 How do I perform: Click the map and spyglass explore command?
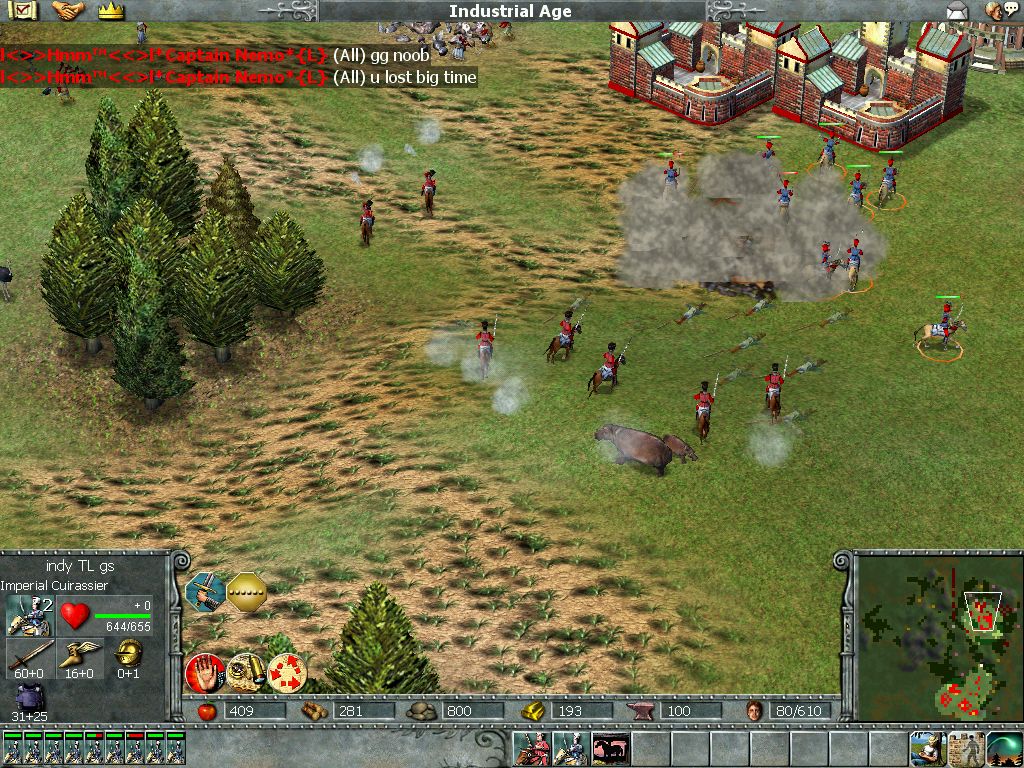pyautogui.click(x=244, y=671)
